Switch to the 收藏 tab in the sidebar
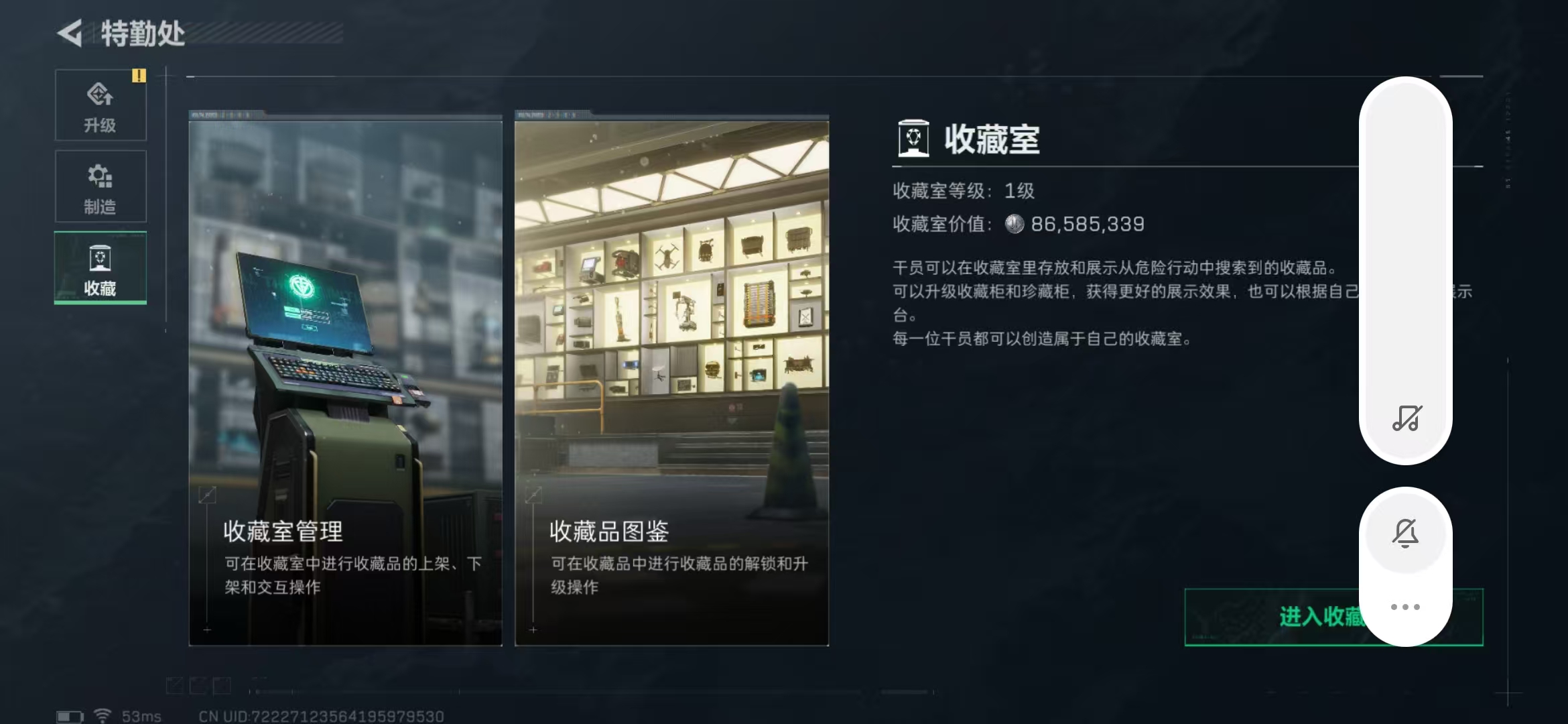The width and height of the screenshot is (1568, 724). tap(100, 267)
